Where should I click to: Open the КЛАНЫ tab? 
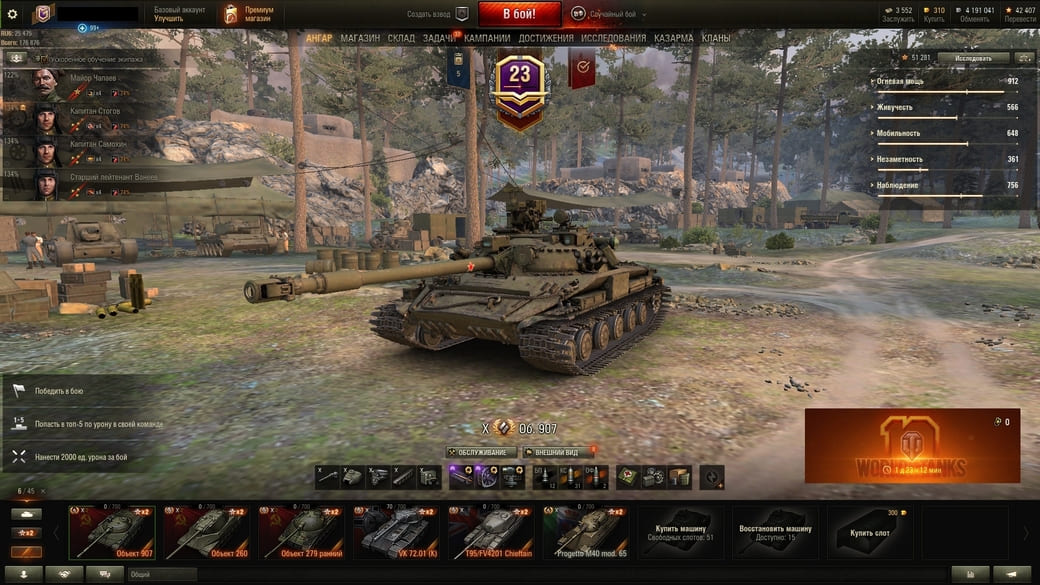(716, 38)
